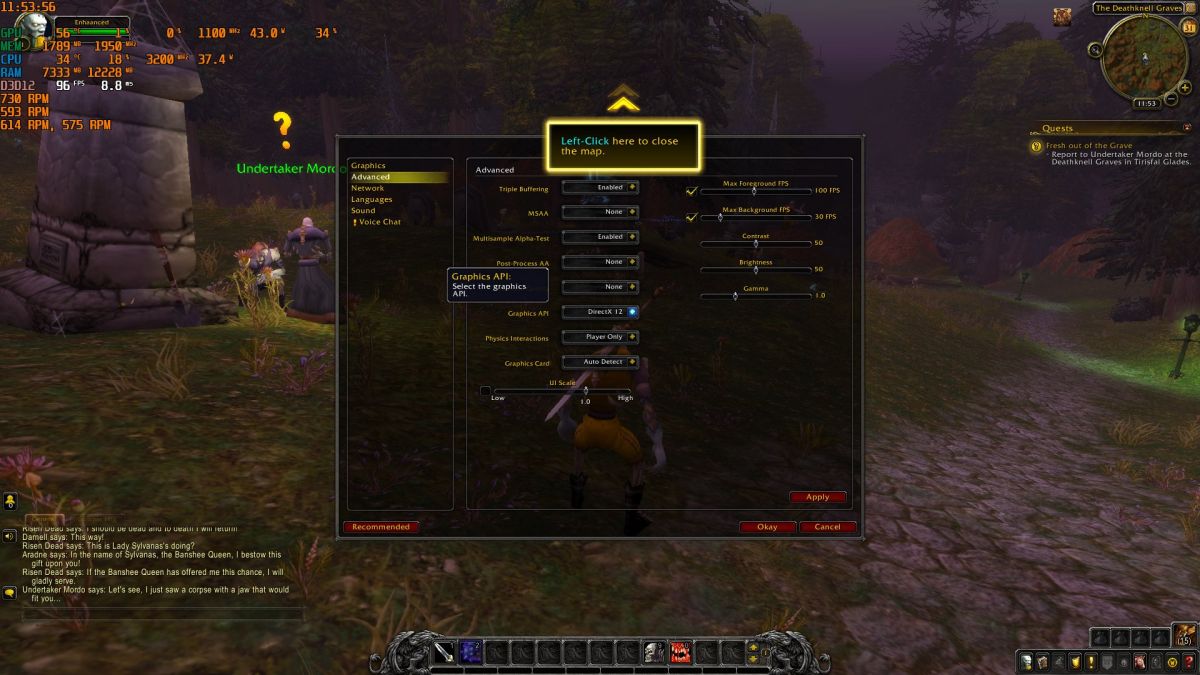
Task: Go to the Voice Chat settings
Action: pyautogui.click(x=379, y=222)
